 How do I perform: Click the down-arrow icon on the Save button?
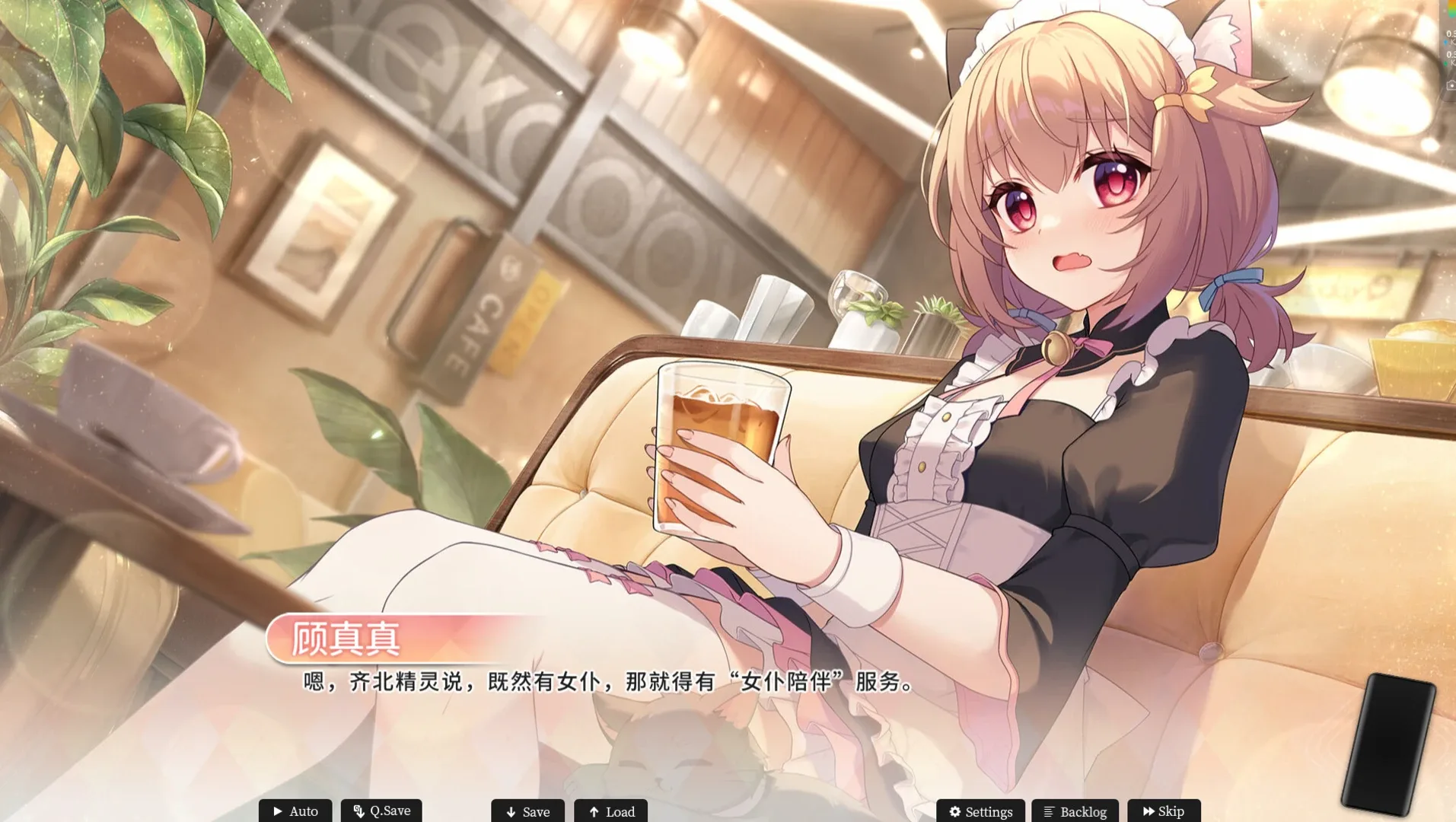pos(511,811)
